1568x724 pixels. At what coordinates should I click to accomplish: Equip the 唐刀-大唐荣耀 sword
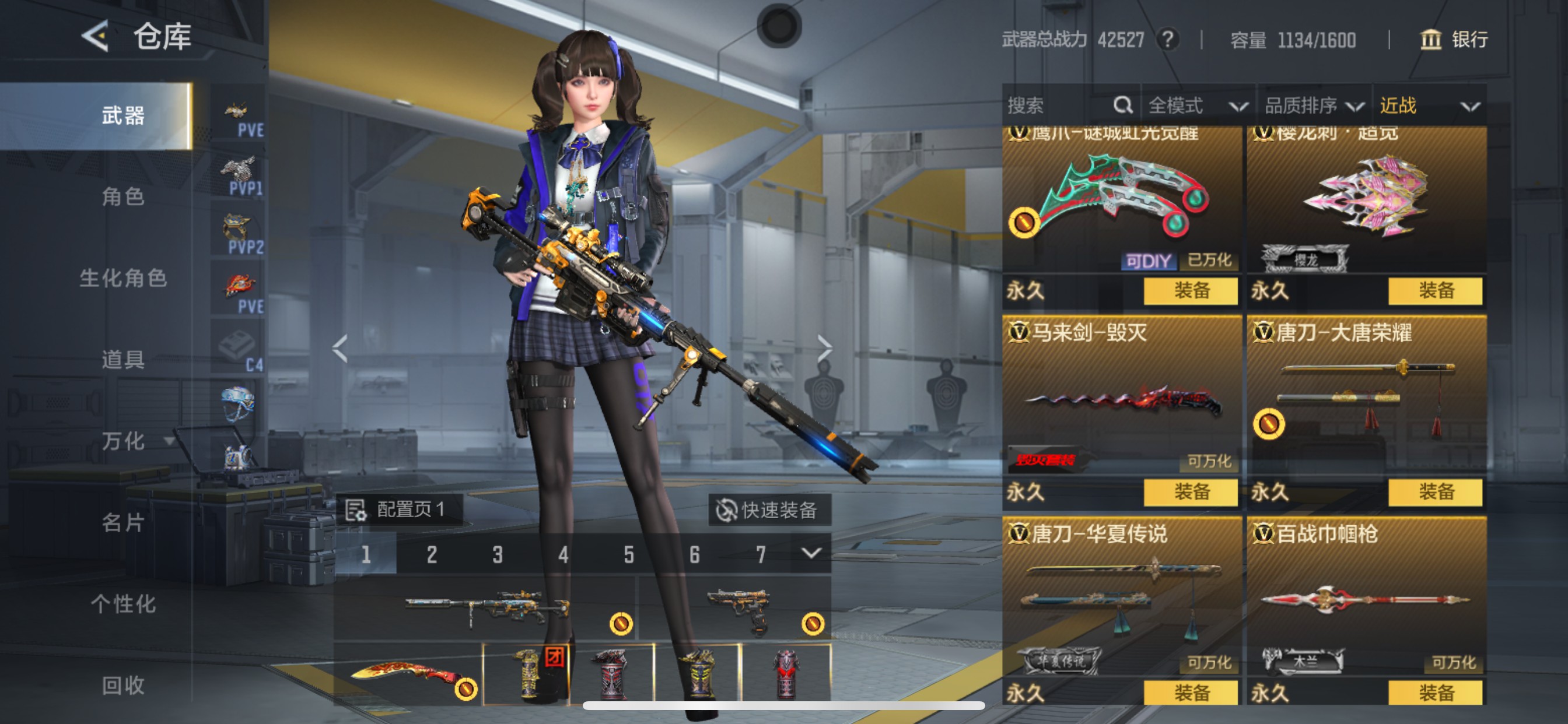click(x=1434, y=491)
